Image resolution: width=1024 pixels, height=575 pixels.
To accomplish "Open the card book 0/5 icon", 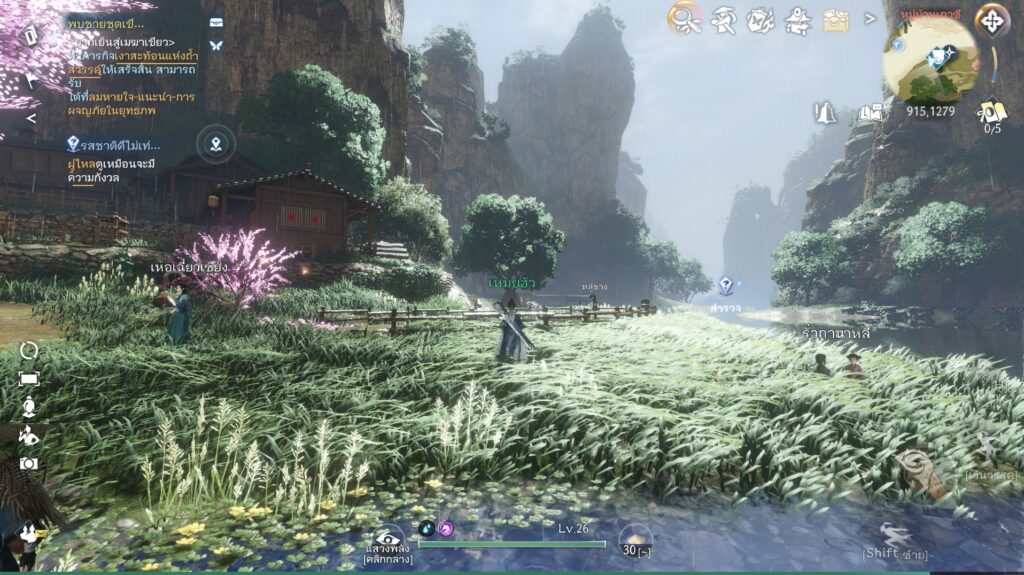I will (x=992, y=113).
